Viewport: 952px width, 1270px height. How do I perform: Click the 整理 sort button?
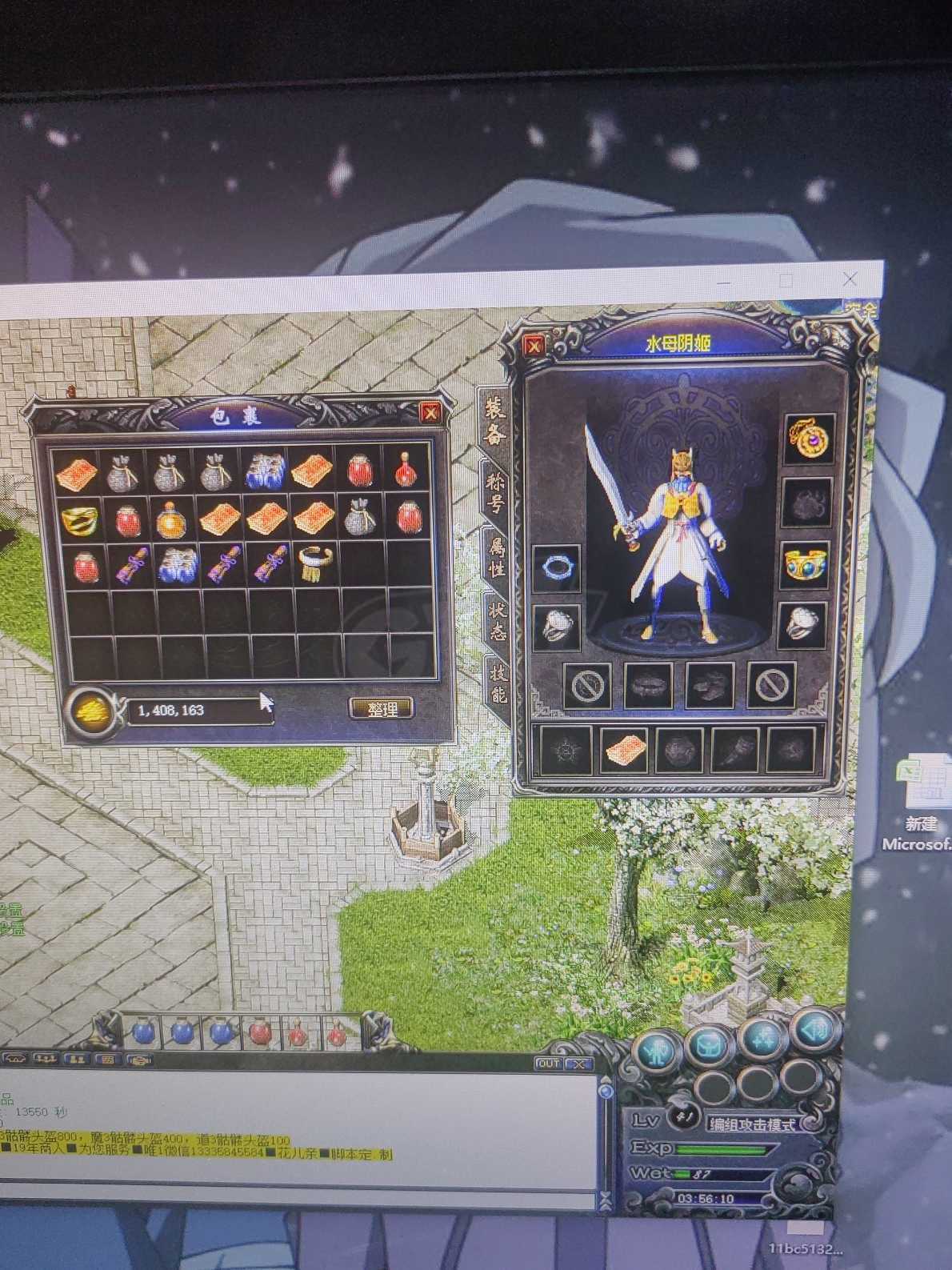(382, 708)
